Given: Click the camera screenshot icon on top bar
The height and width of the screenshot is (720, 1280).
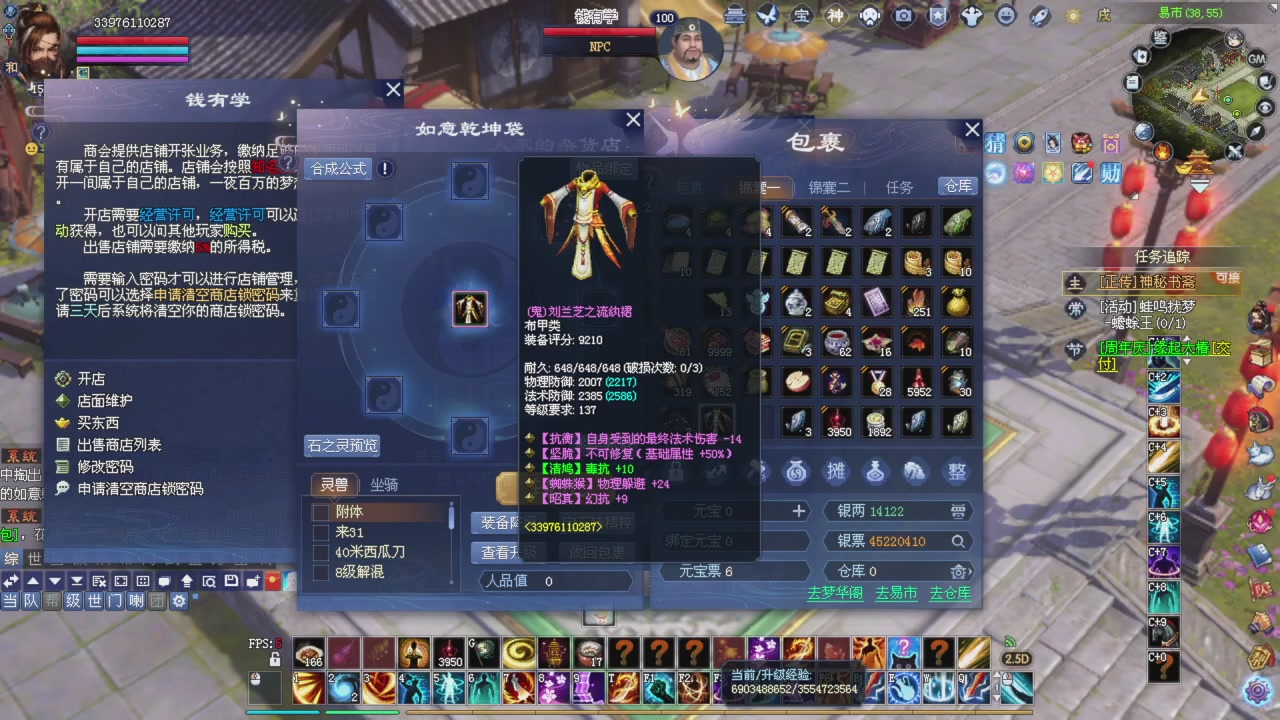Looking at the screenshot, I should pyautogui.click(x=903, y=16).
